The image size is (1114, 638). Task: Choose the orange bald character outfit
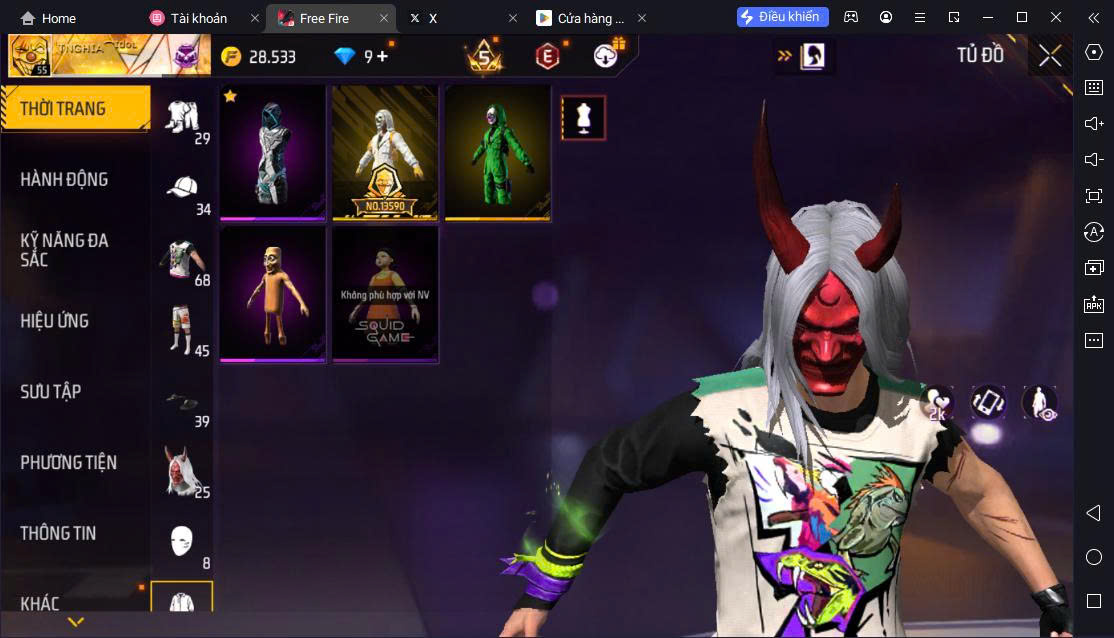pyautogui.click(x=273, y=292)
